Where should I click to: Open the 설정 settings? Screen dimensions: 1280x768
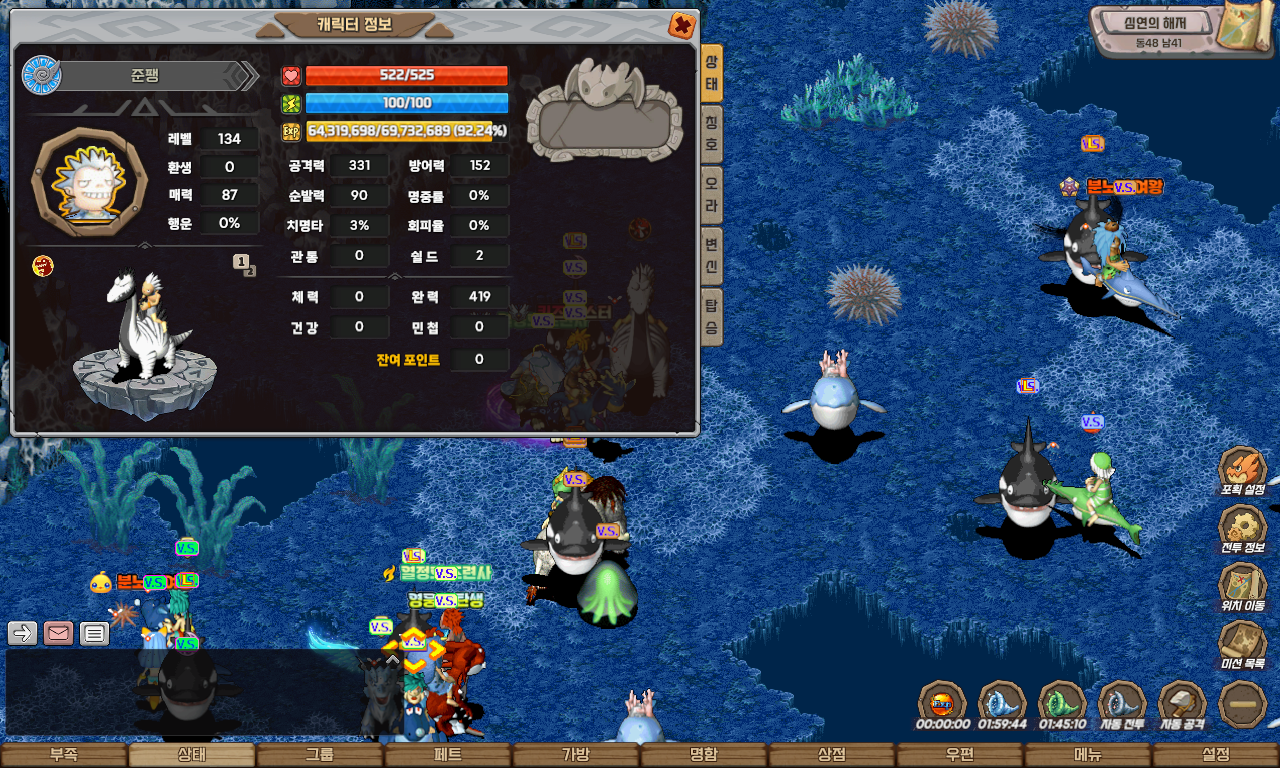pyautogui.click(x=1216, y=755)
